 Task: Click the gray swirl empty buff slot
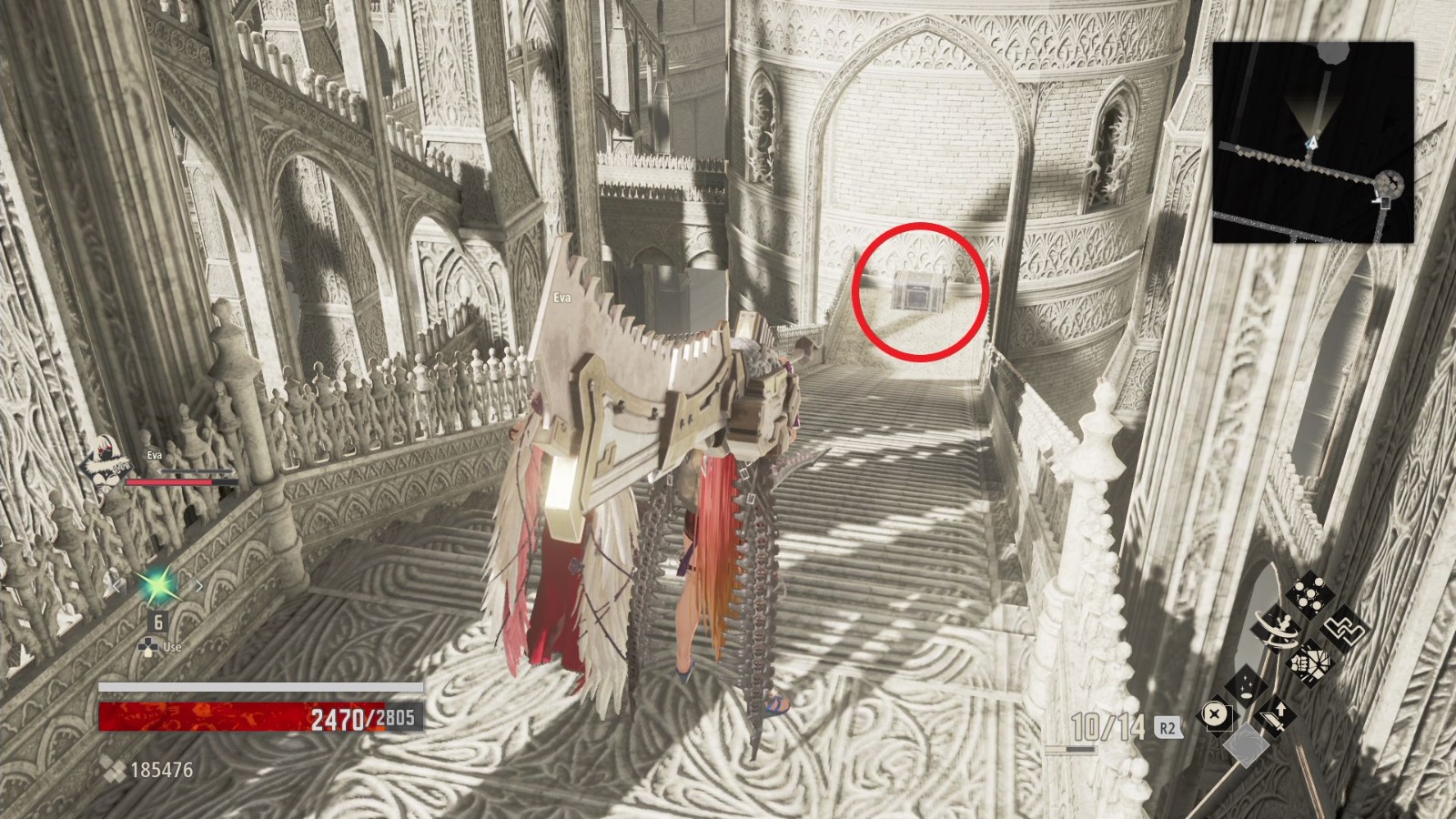pyautogui.click(x=1247, y=744)
